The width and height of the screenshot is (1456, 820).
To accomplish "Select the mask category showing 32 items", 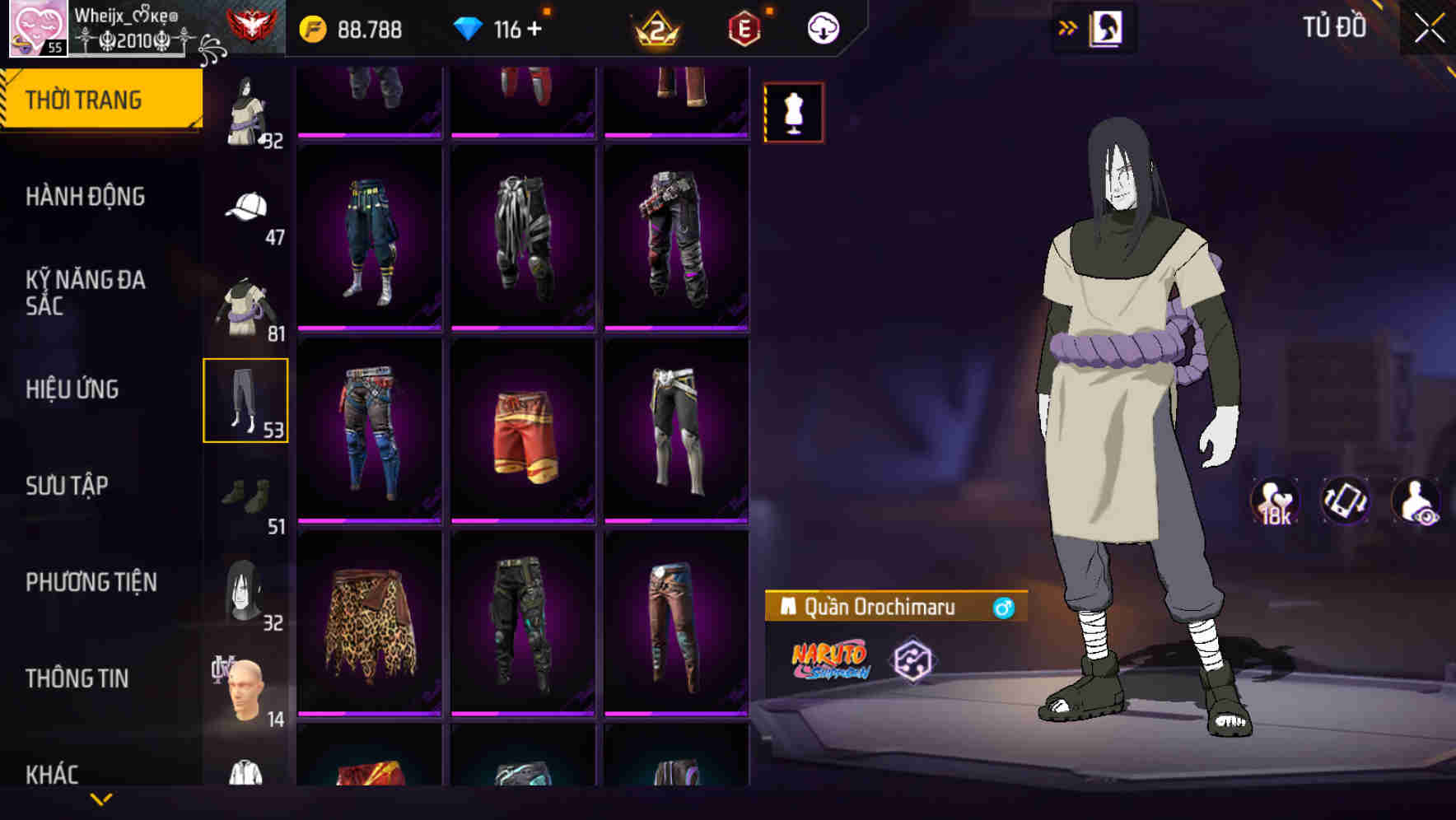I will click(x=245, y=591).
